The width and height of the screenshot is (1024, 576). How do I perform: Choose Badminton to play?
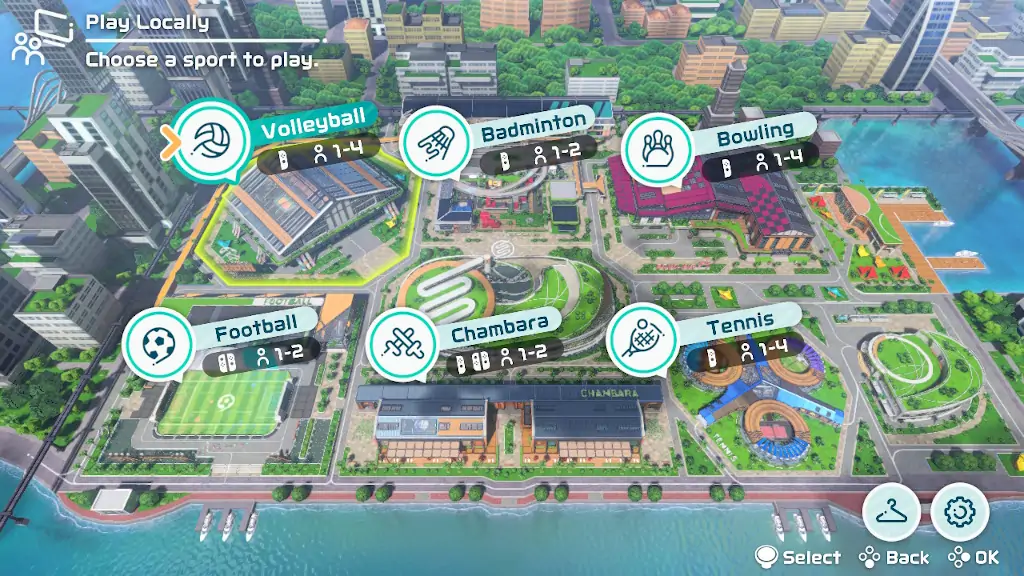click(x=433, y=145)
